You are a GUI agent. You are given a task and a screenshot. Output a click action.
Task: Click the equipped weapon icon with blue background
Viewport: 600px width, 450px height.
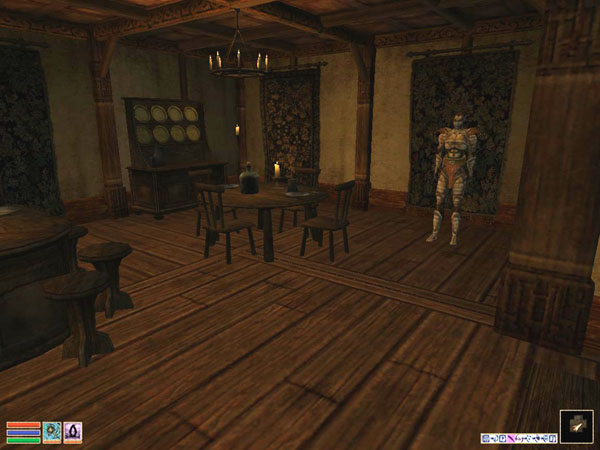(x=52, y=431)
